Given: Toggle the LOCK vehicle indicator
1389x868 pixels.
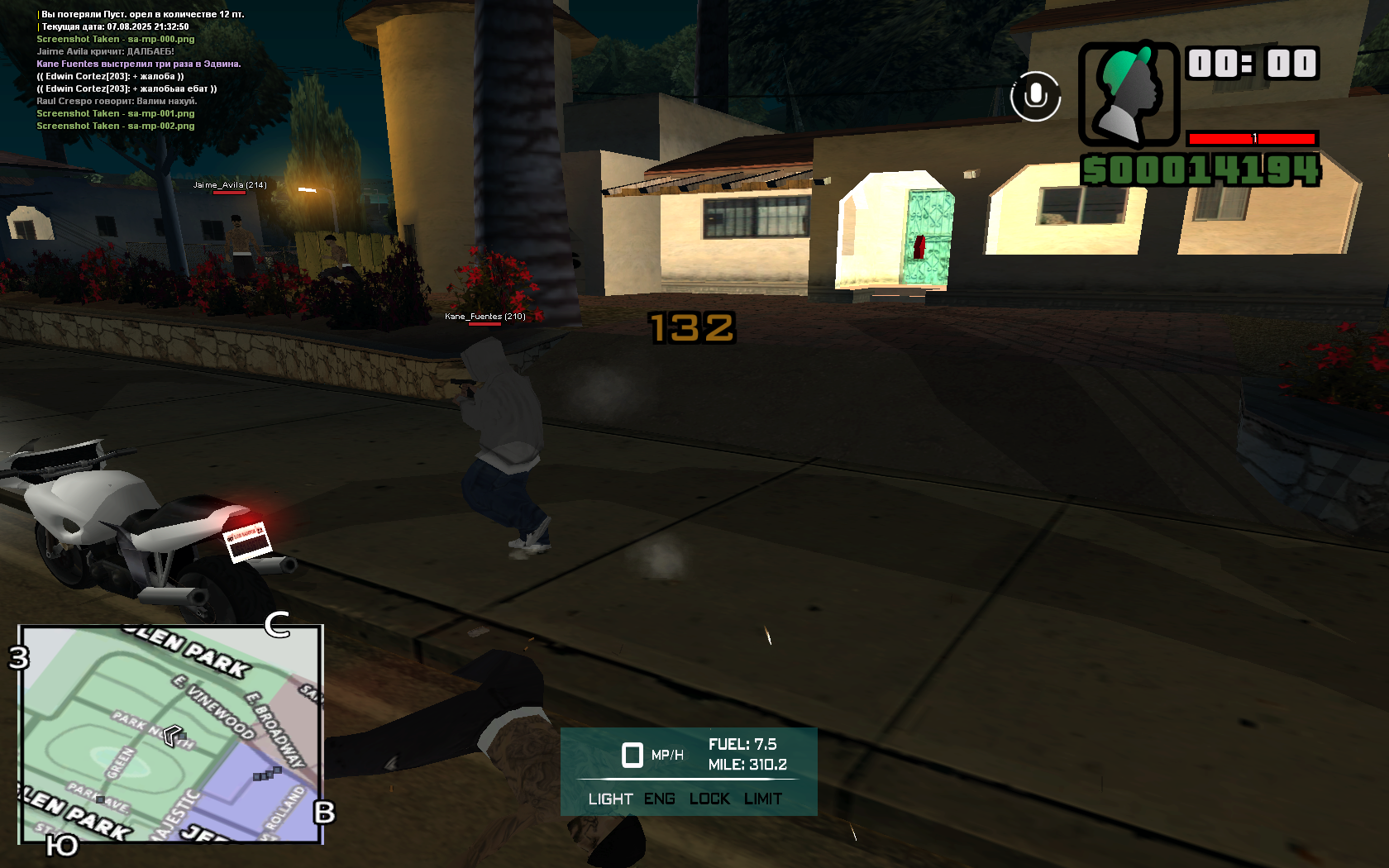Looking at the screenshot, I should point(709,799).
